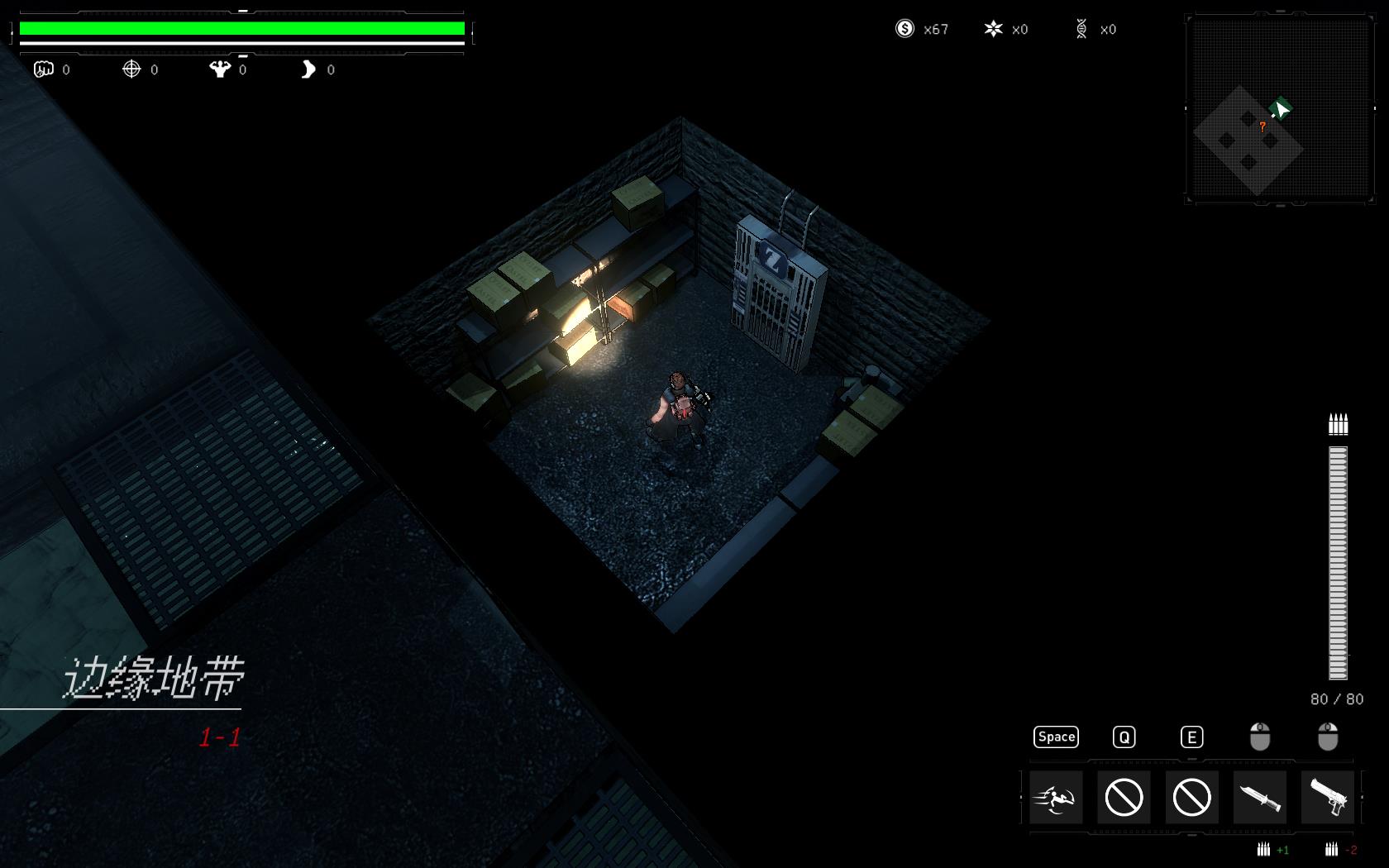Image resolution: width=1389 pixels, height=868 pixels.
Task: Activate the dash ability slot
Action: 1056,798
